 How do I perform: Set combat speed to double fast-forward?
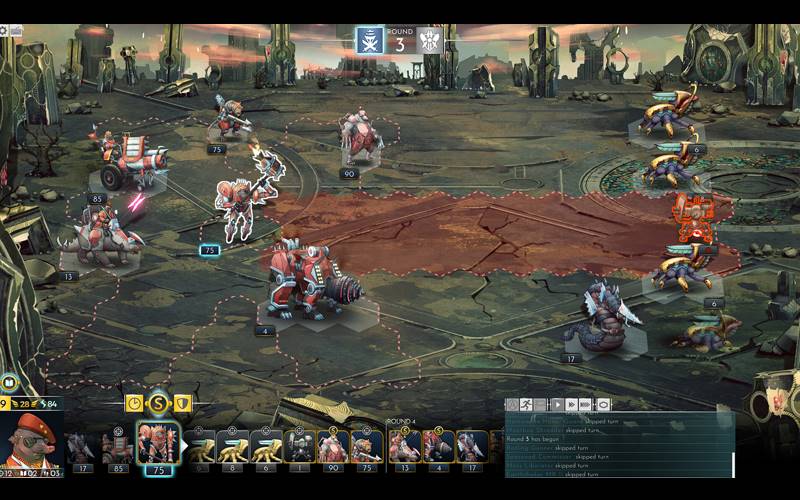(571, 405)
